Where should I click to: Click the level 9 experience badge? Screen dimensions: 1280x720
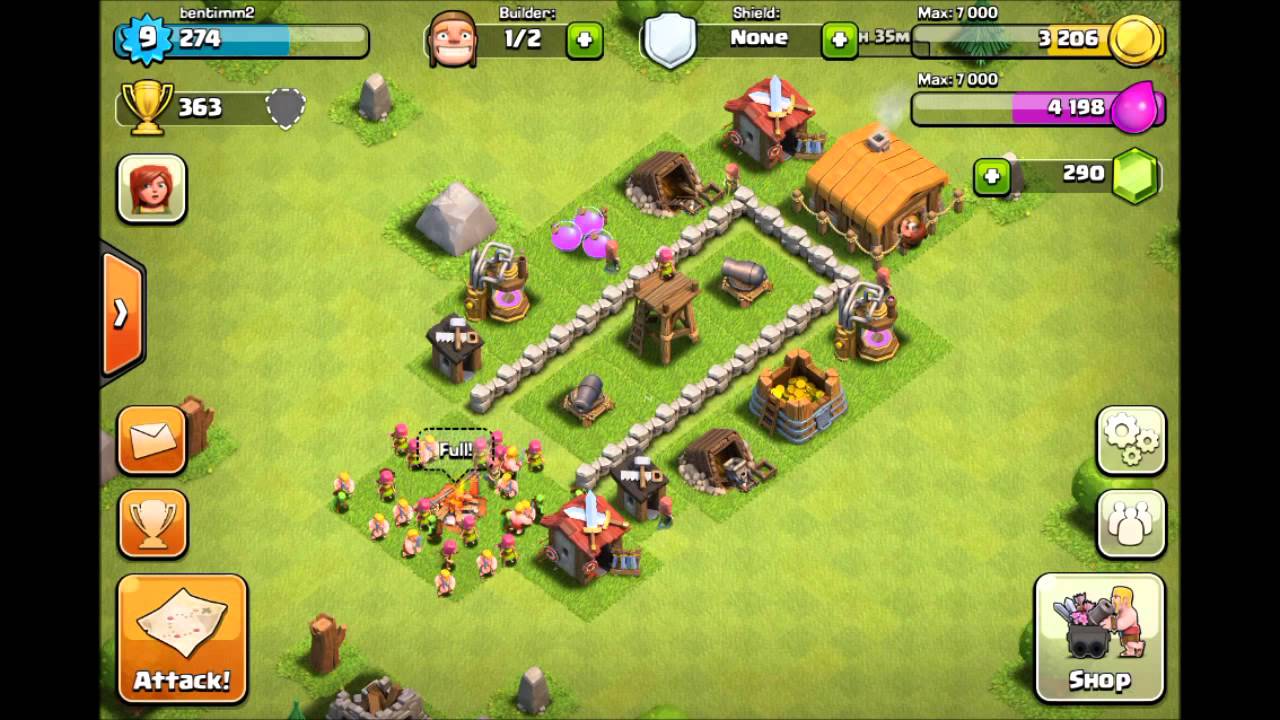[x=147, y=40]
